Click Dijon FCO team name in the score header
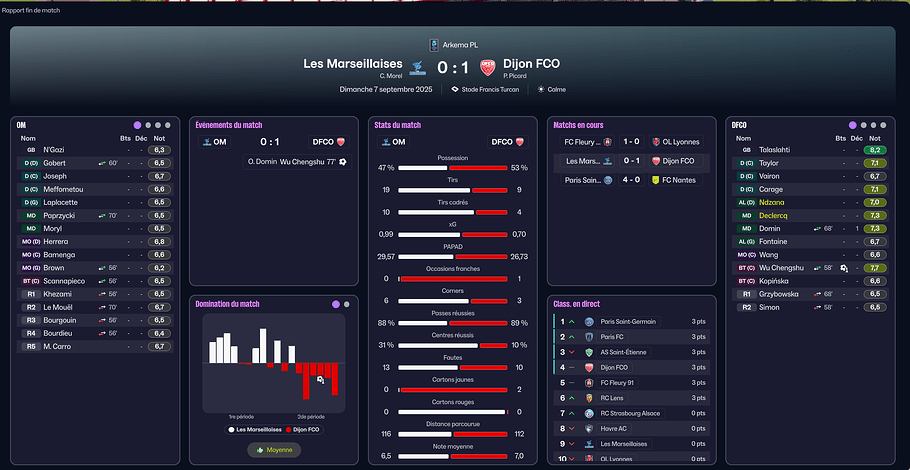 click(530, 64)
